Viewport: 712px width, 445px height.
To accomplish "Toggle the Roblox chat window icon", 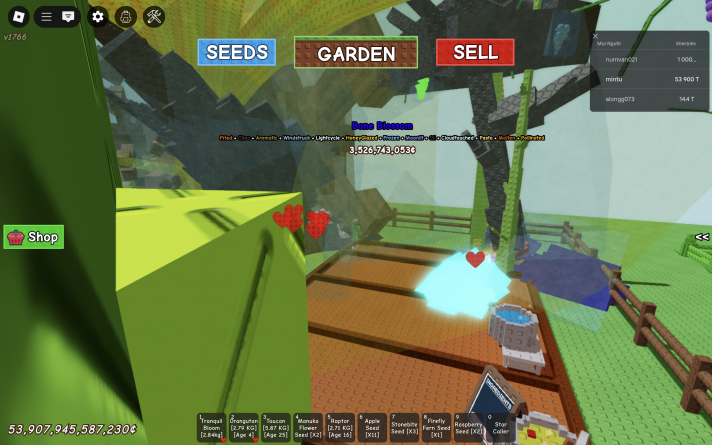I will 68,16.
